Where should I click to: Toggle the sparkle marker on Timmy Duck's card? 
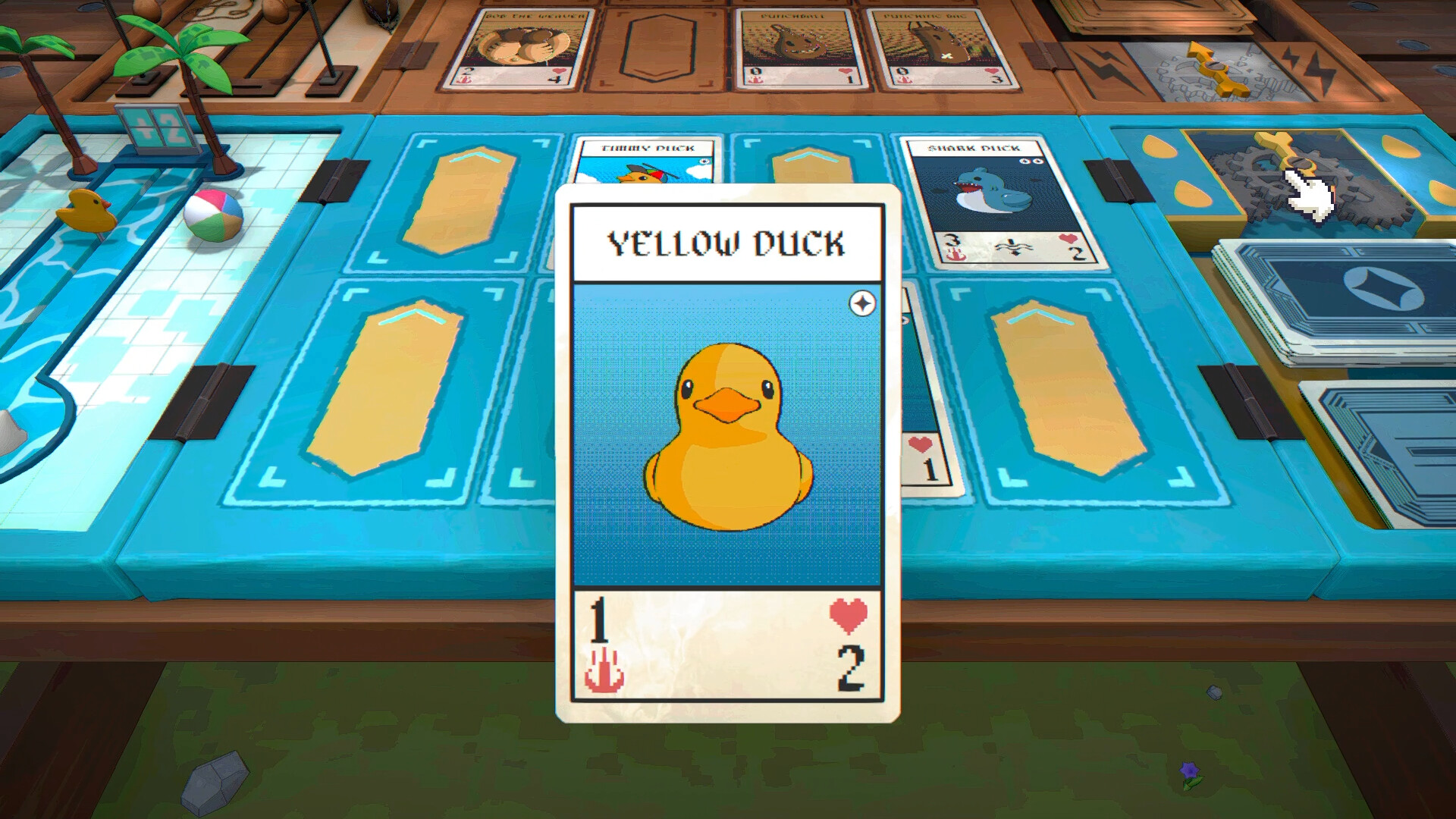pos(703,162)
